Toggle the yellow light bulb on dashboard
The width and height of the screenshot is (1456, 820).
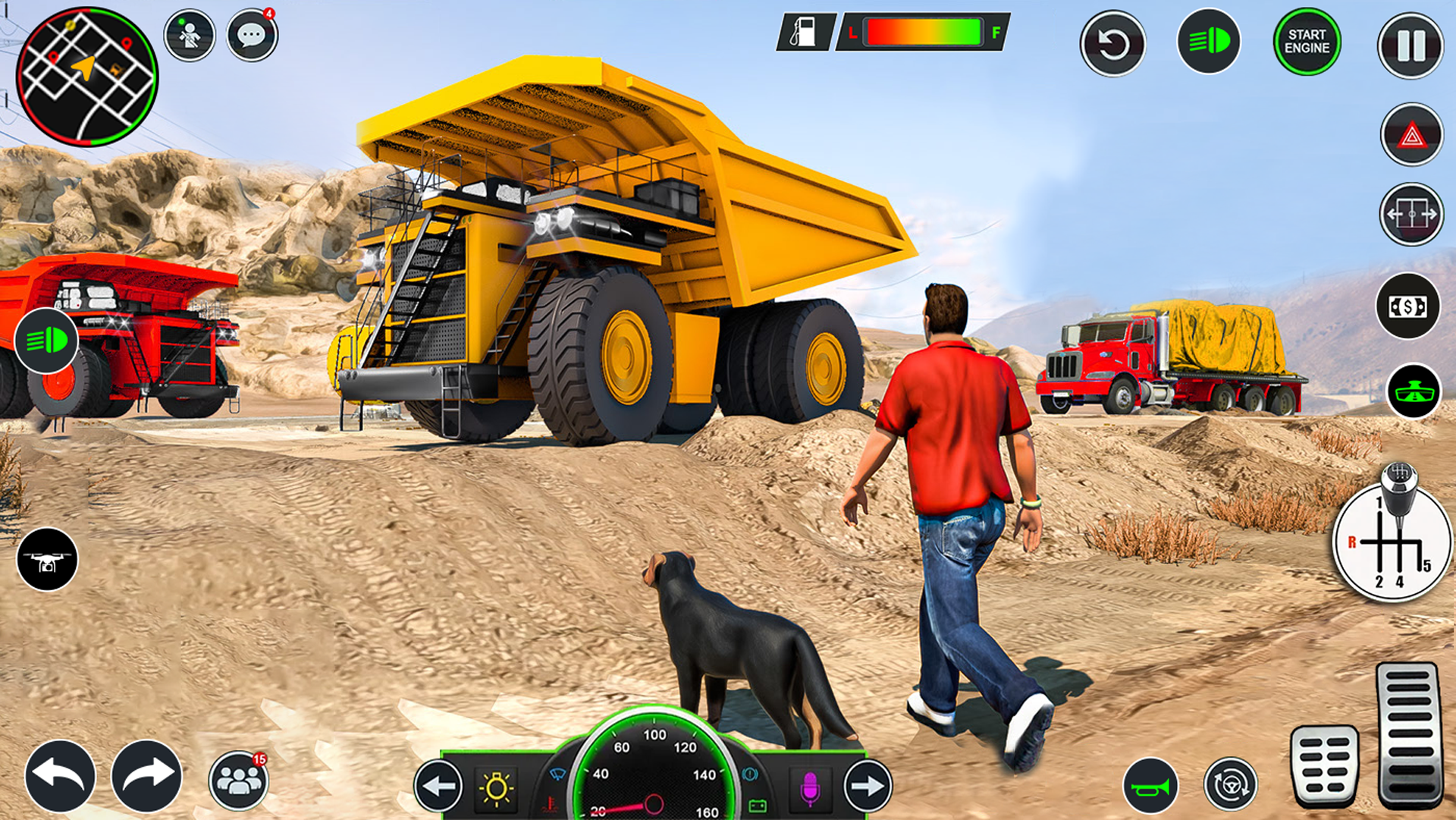tap(497, 787)
